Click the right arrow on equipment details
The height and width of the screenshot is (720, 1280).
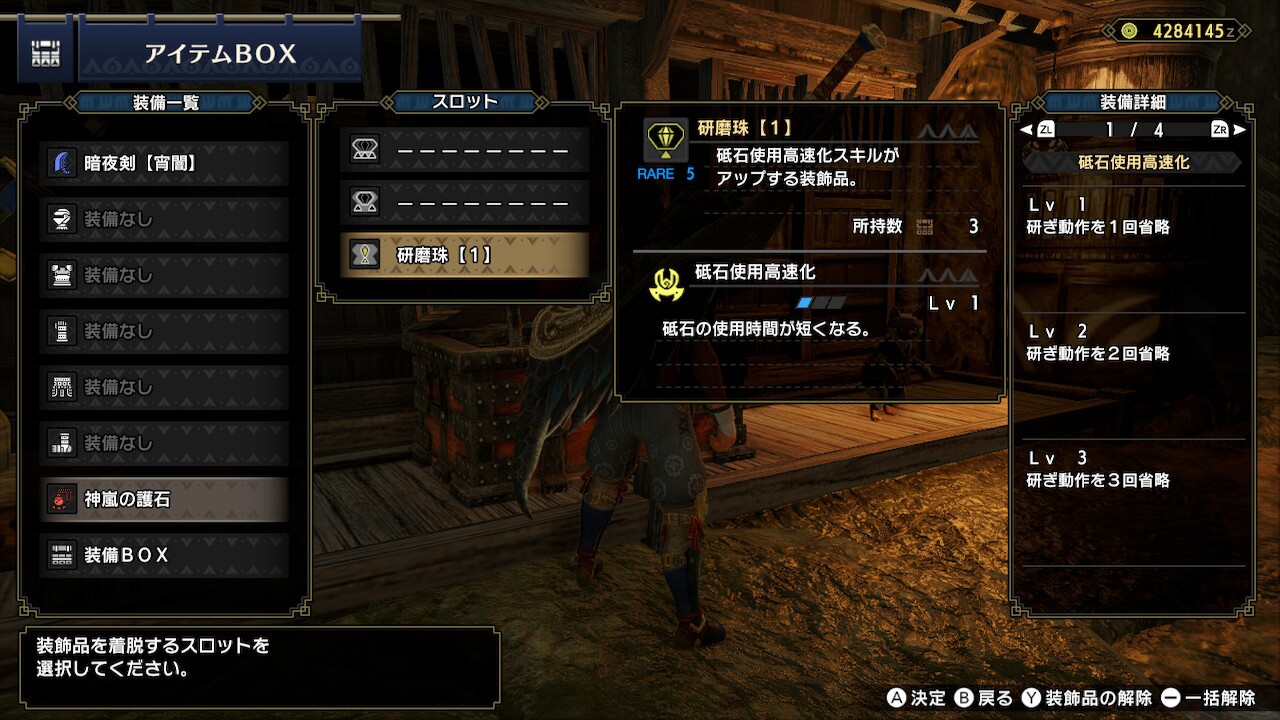tap(1240, 130)
